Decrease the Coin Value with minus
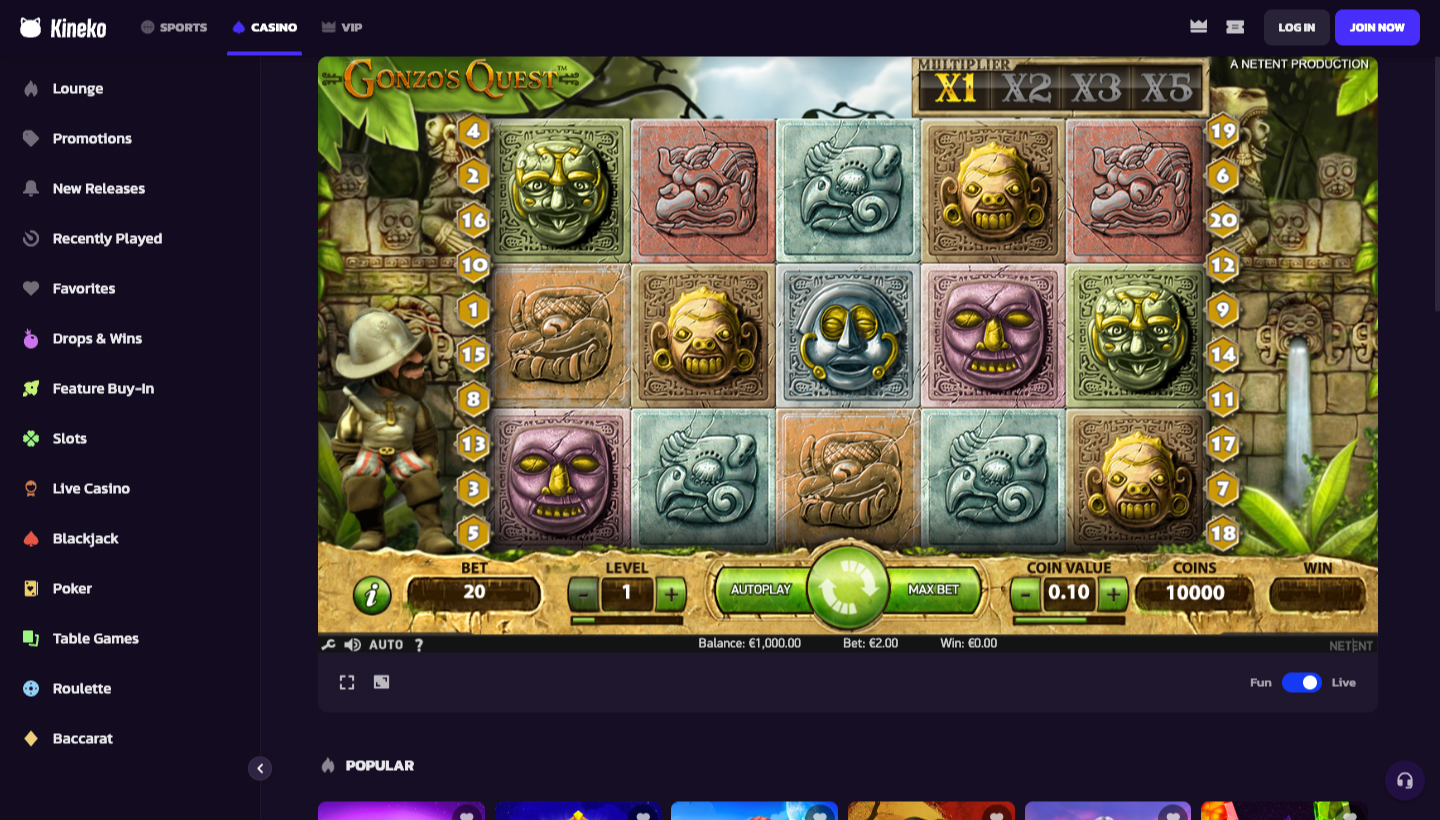The image size is (1440, 820). point(1023,592)
